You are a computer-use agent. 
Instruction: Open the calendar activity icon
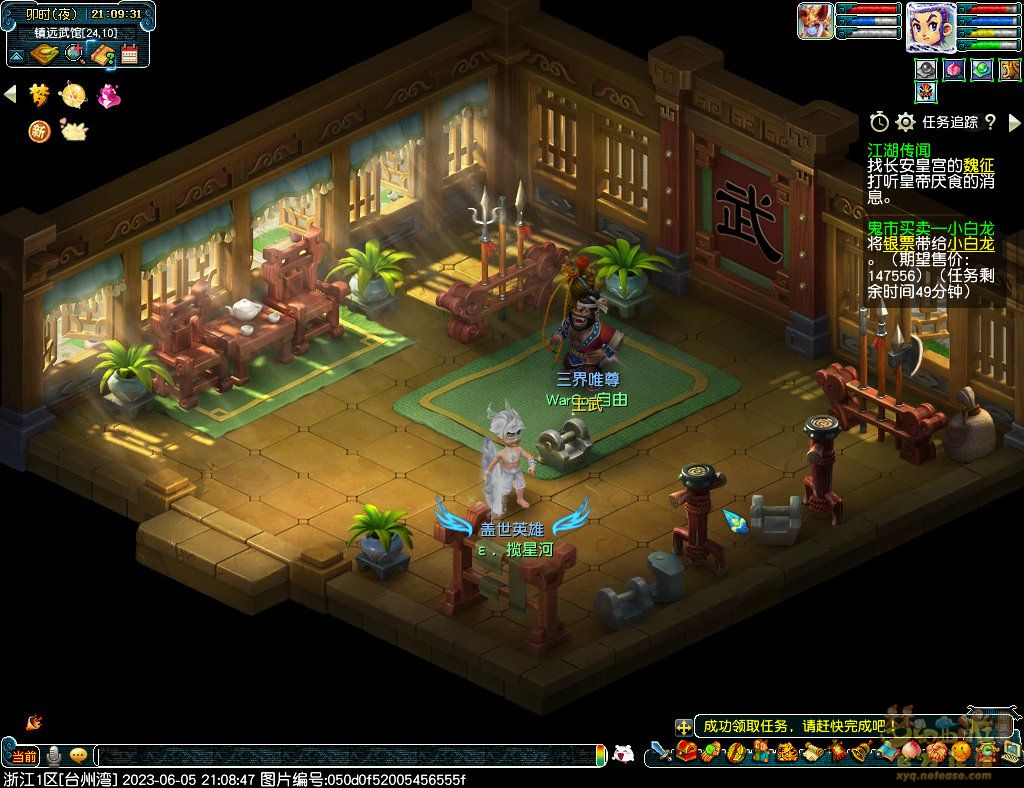[129, 54]
